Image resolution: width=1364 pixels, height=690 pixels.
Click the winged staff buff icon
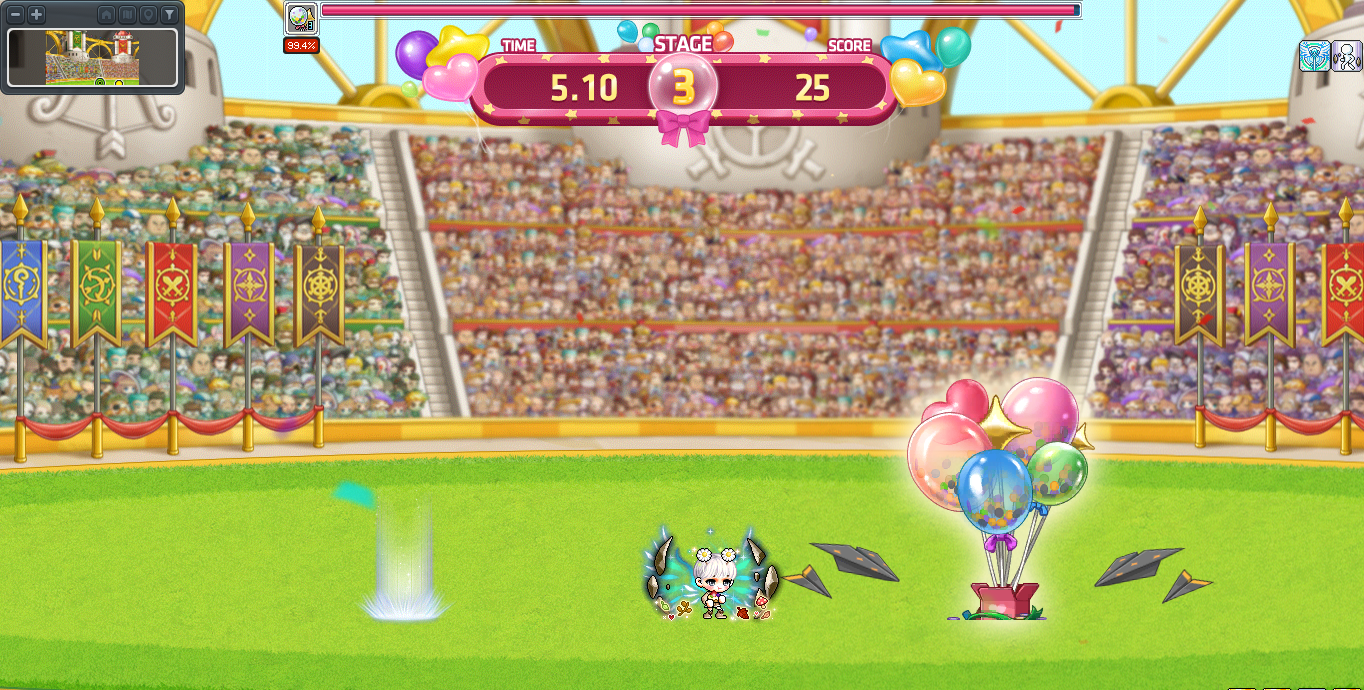(1314, 56)
